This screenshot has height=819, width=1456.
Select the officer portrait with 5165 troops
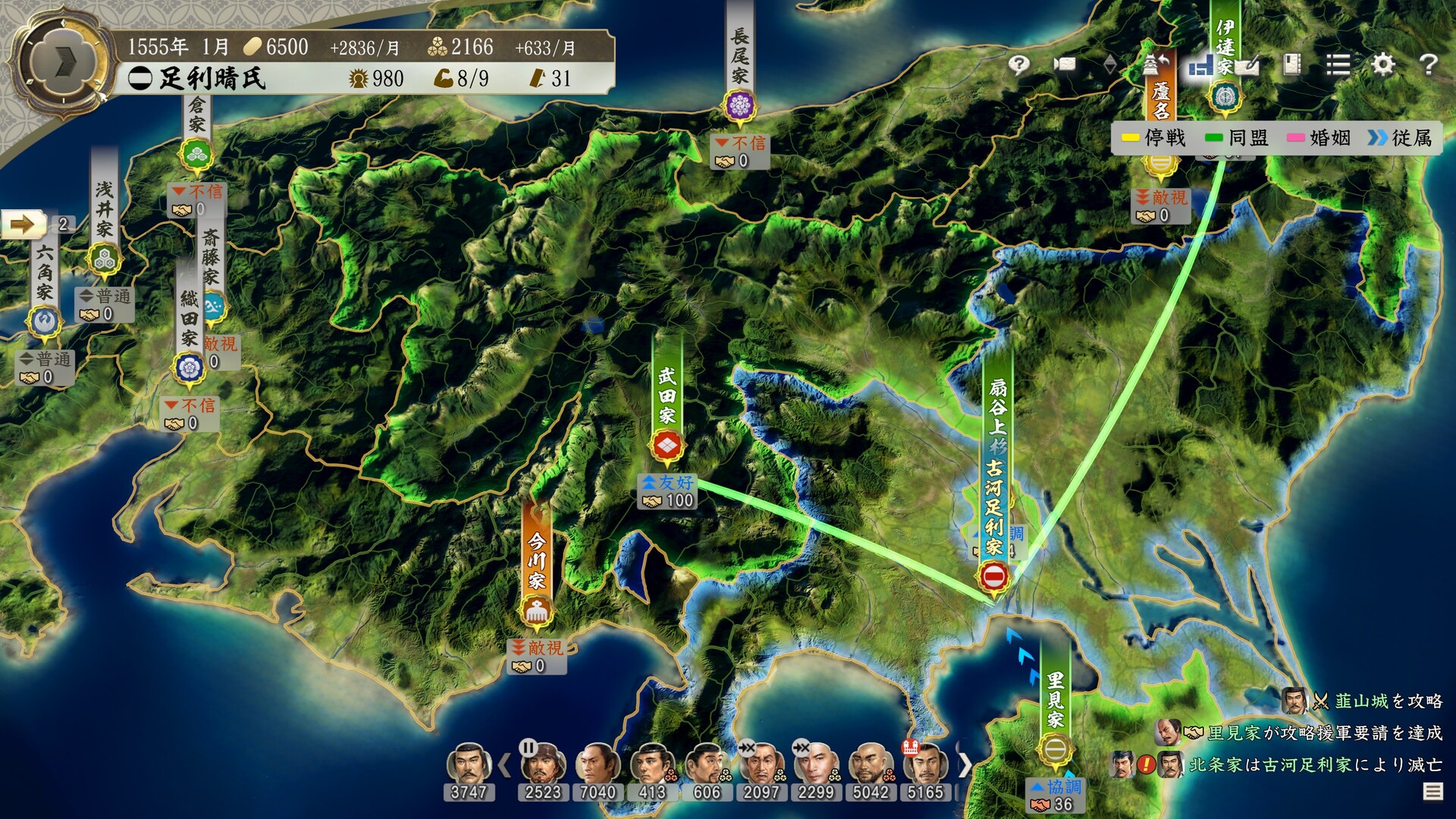tap(925, 766)
